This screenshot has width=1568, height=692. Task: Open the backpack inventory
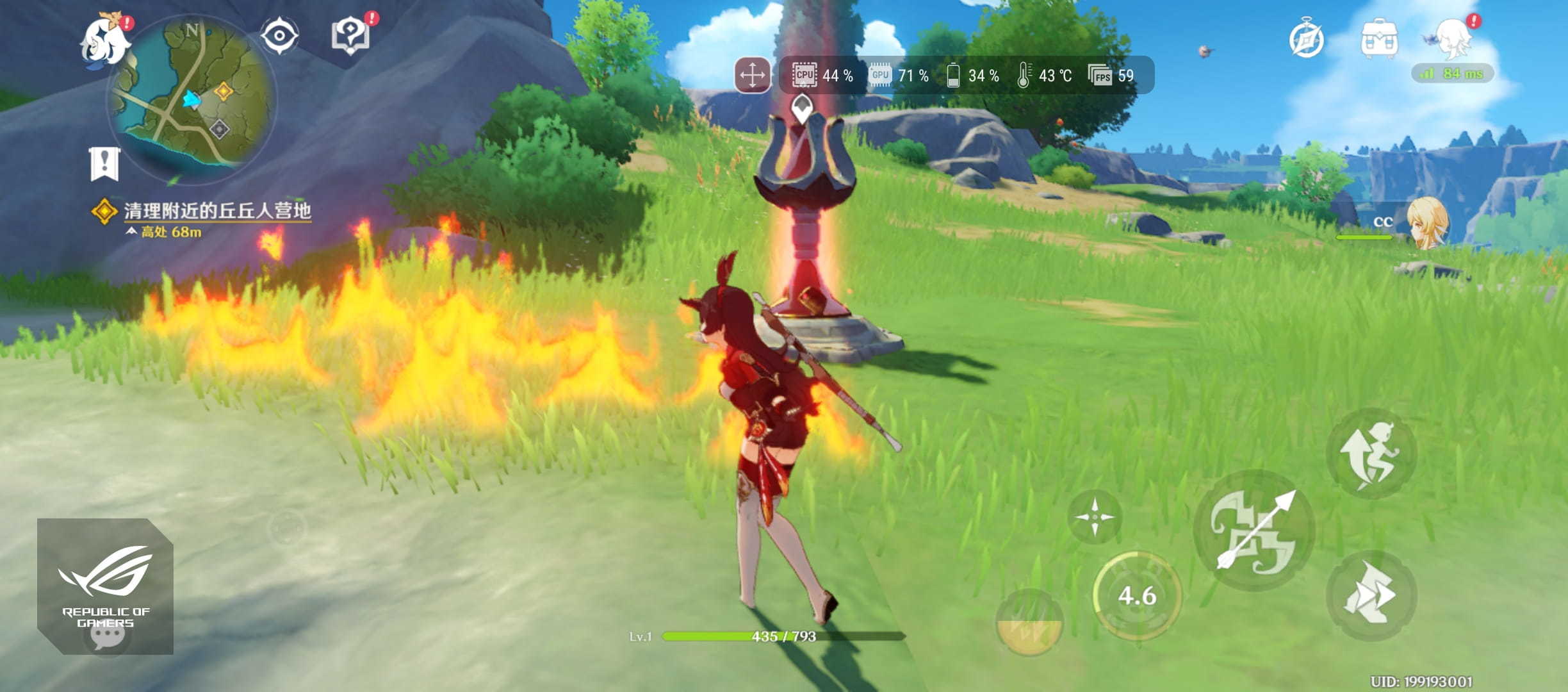(1379, 40)
